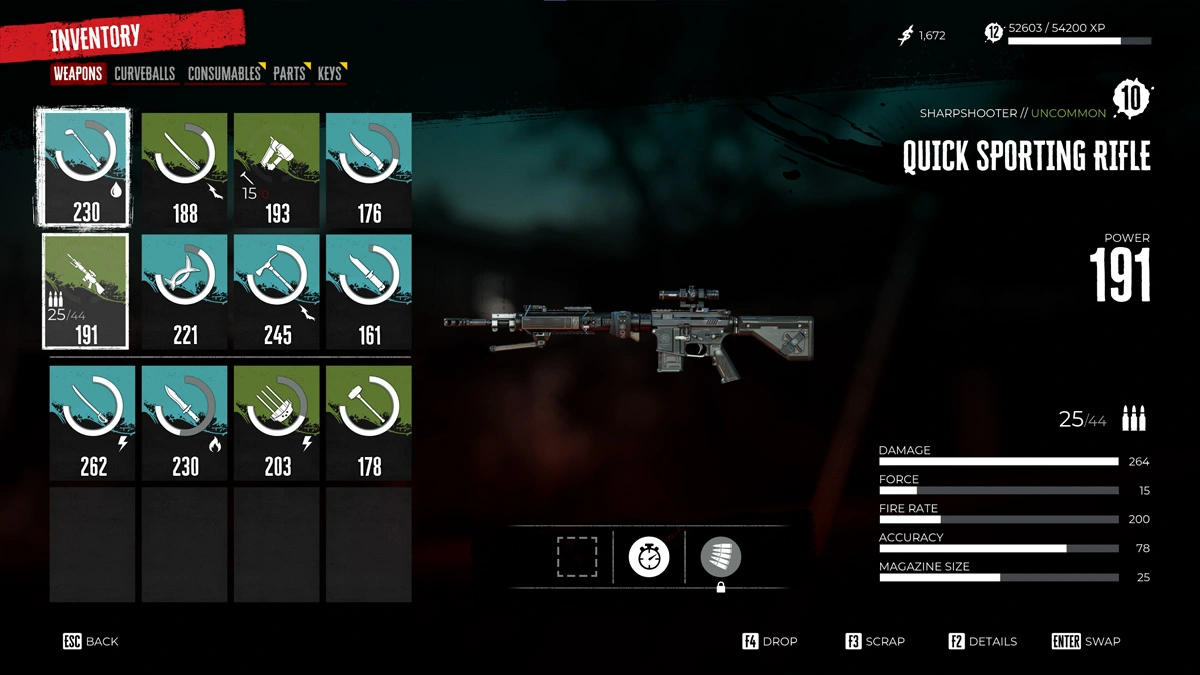Open the Consumables tab
The width and height of the screenshot is (1200, 675).
tap(224, 74)
